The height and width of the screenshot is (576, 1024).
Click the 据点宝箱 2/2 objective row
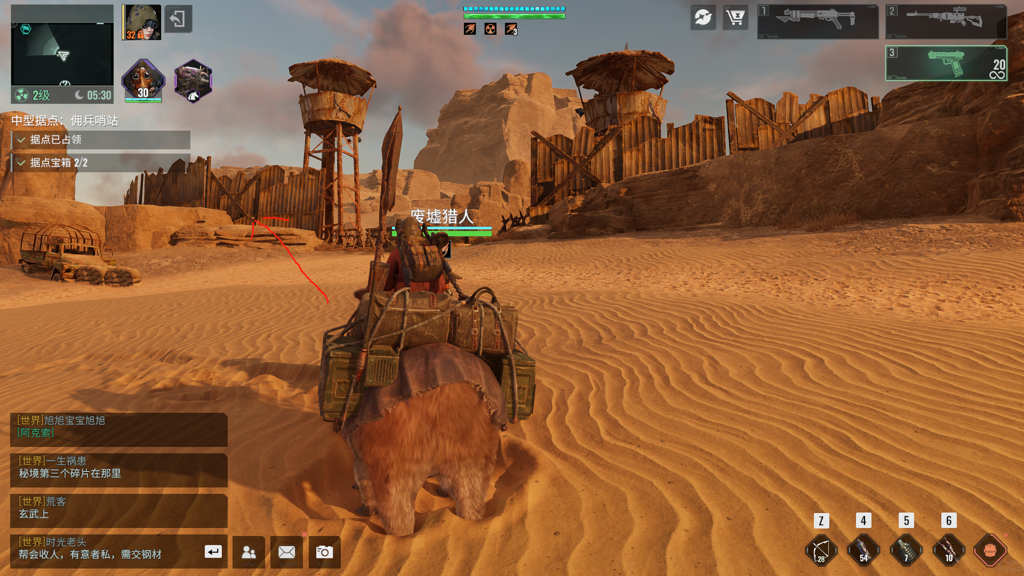(100, 162)
